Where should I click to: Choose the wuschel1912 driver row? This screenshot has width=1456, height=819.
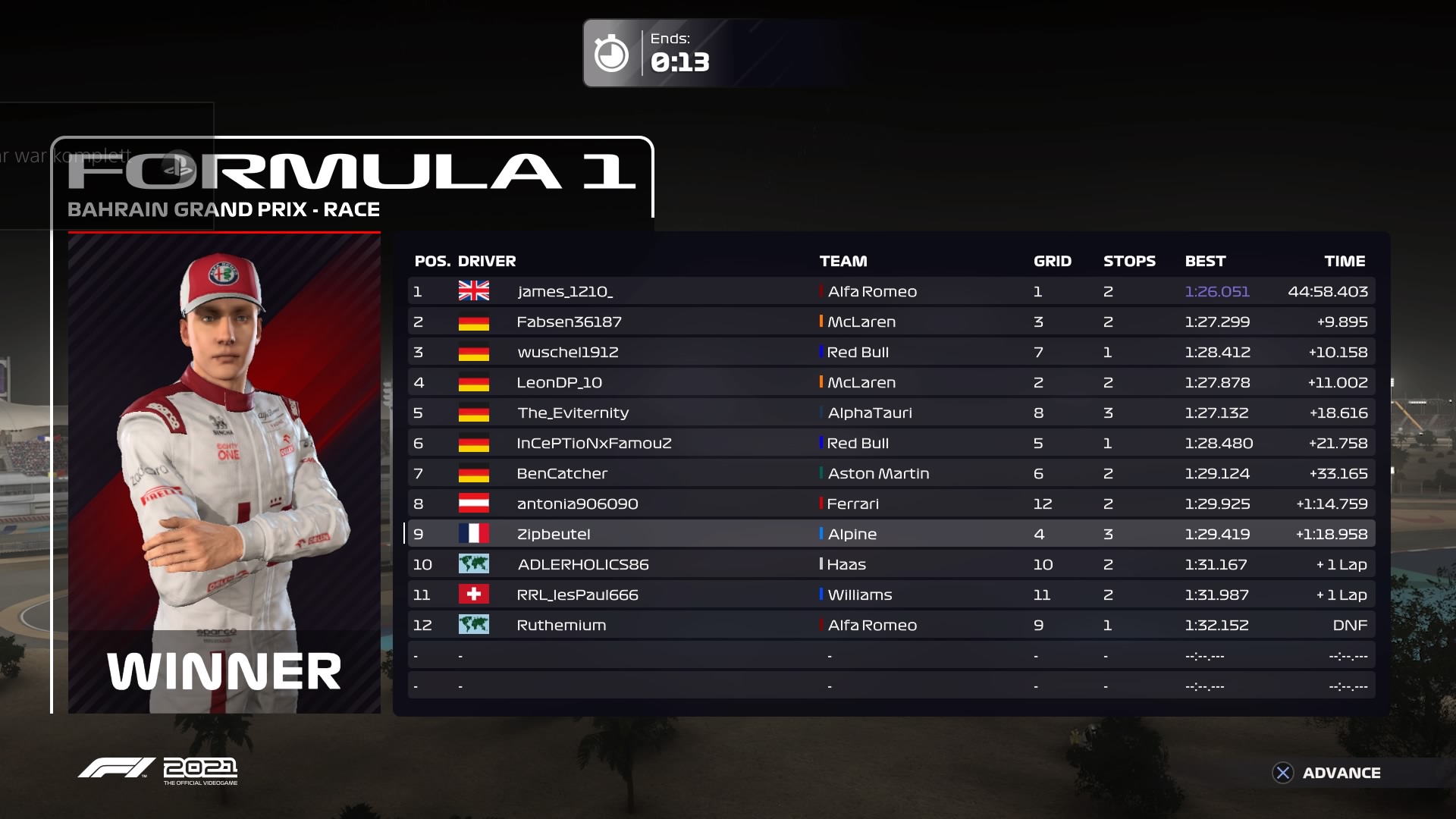890,352
